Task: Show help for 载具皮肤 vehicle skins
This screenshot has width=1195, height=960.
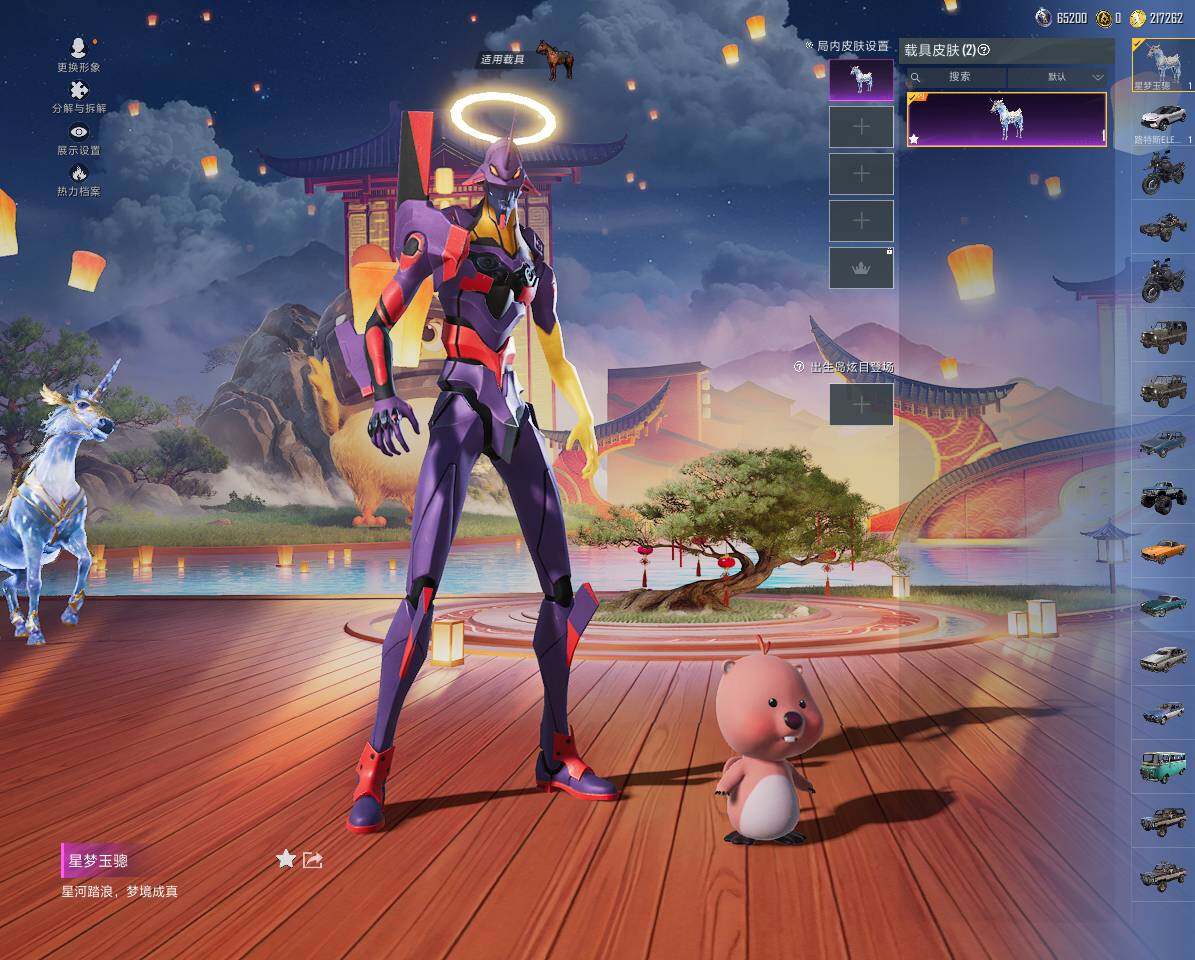Action: click(984, 51)
